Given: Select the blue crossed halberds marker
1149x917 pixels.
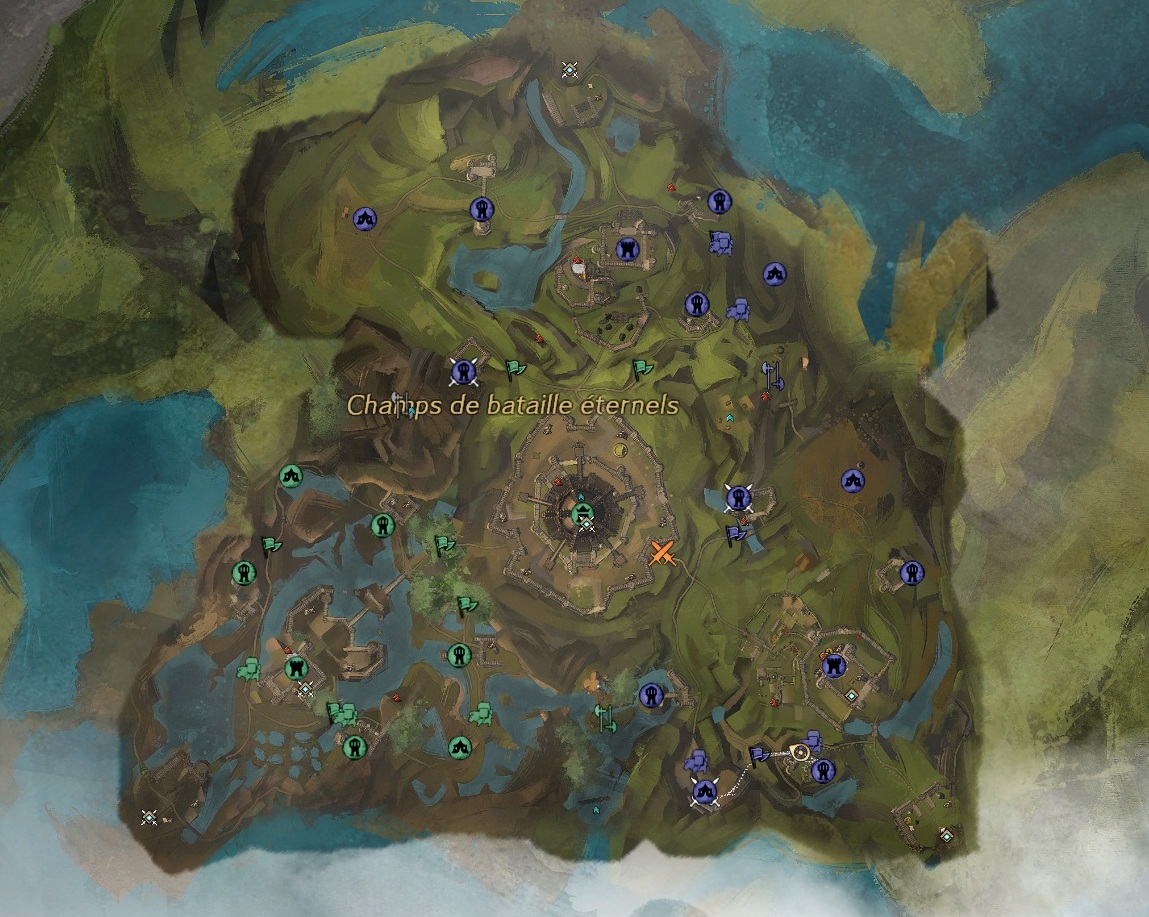Looking at the screenshot, I should (x=772, y=376).
